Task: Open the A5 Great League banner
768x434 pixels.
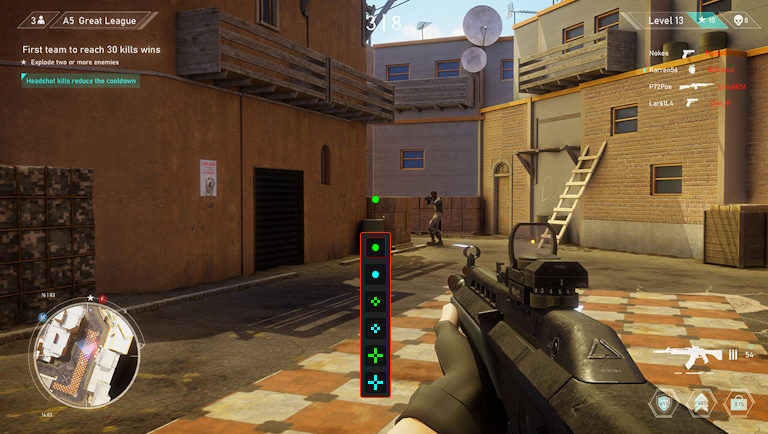Action: click(88, 20)
